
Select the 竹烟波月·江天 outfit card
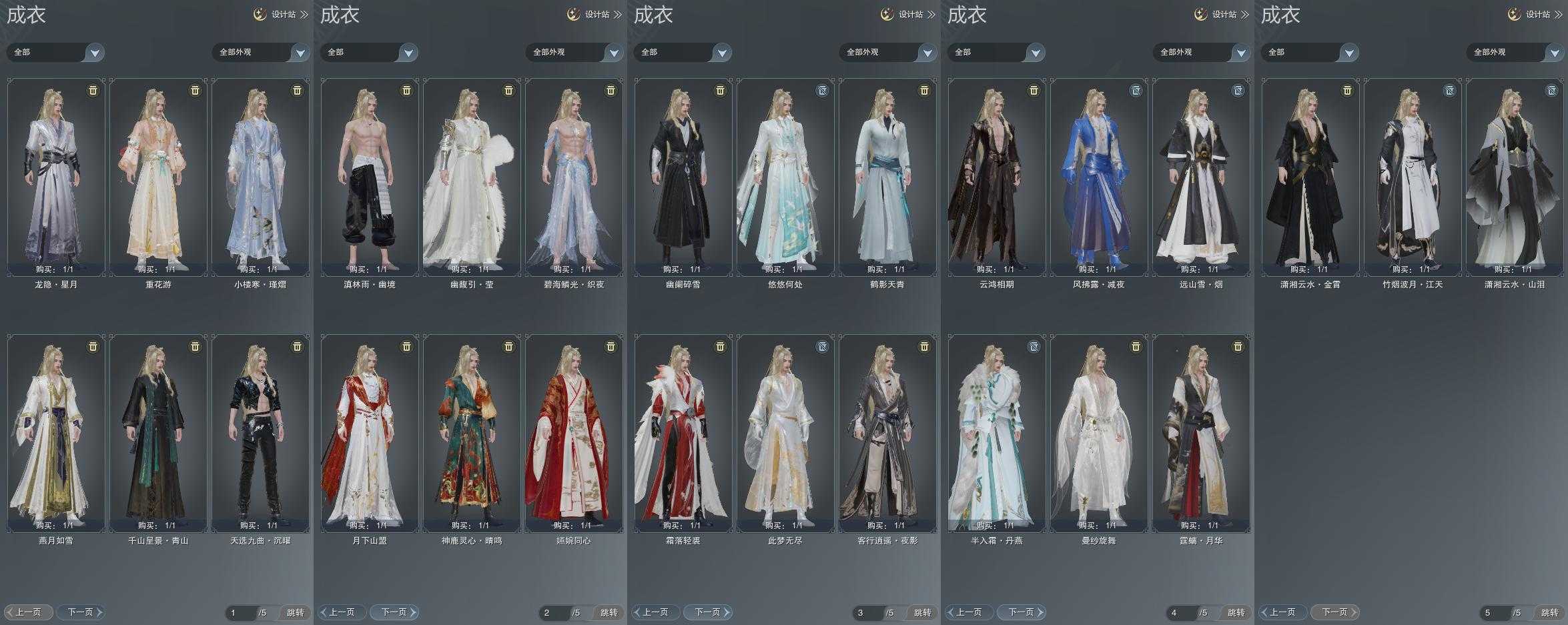[x=1413, y=177]
